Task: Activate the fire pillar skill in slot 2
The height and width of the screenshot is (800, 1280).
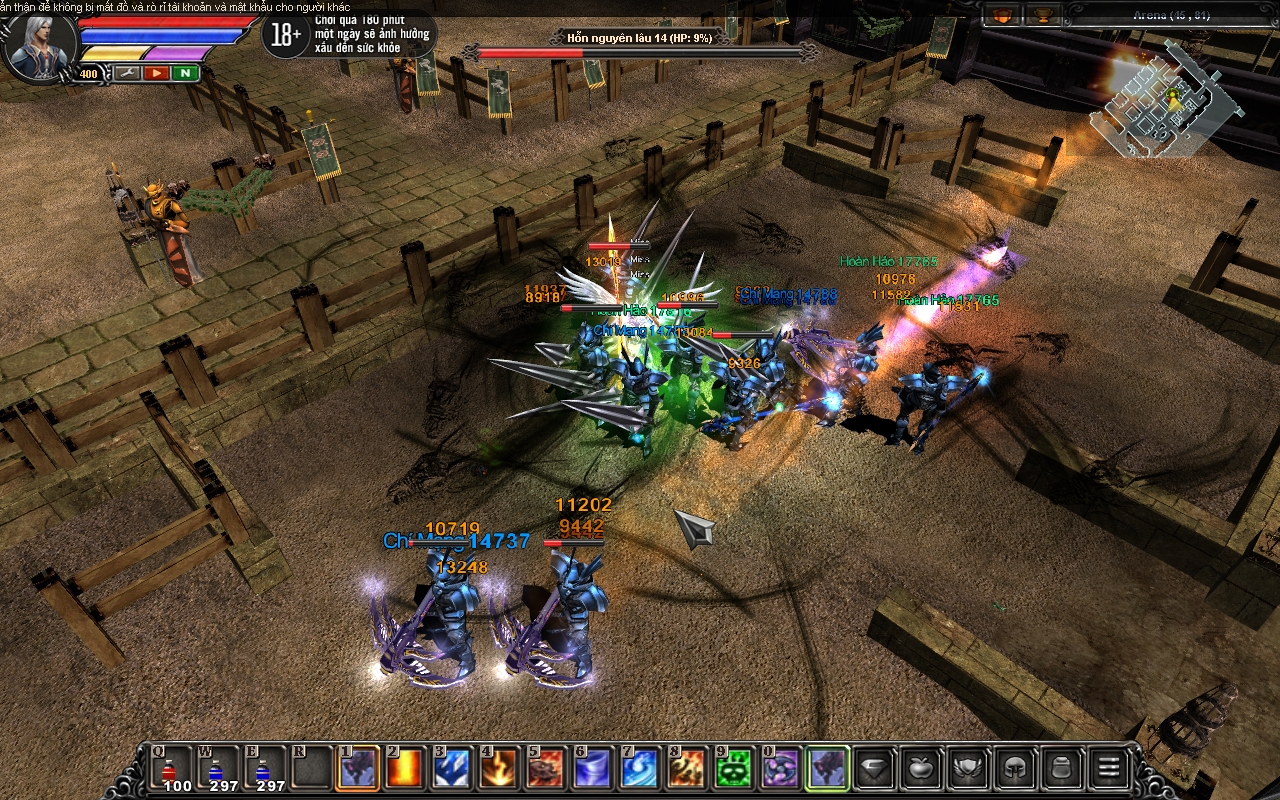Action: click(x=406, y=769)
